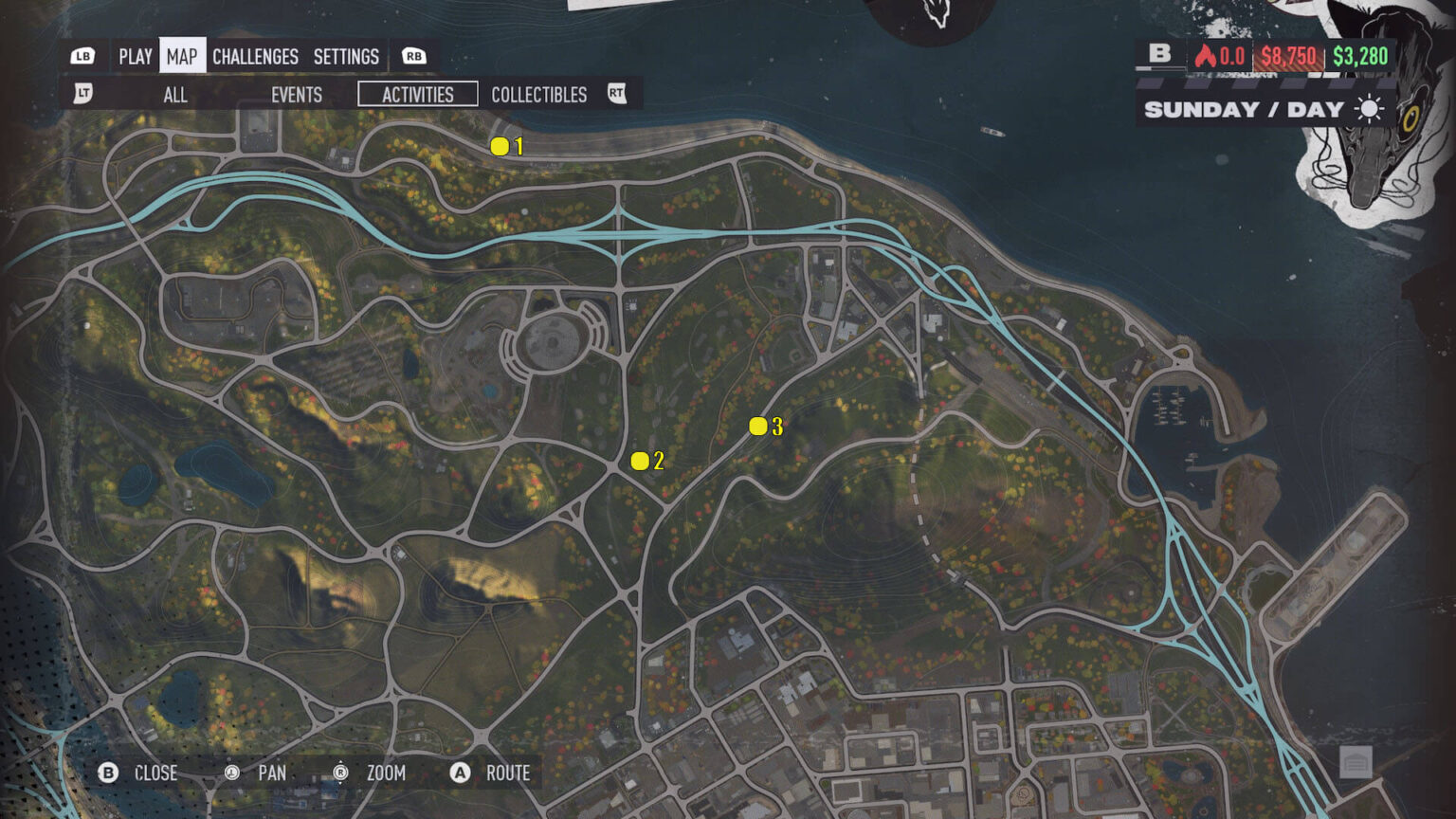Open the CHALLENGES tab
The image size is (1456, 819).
254,56
